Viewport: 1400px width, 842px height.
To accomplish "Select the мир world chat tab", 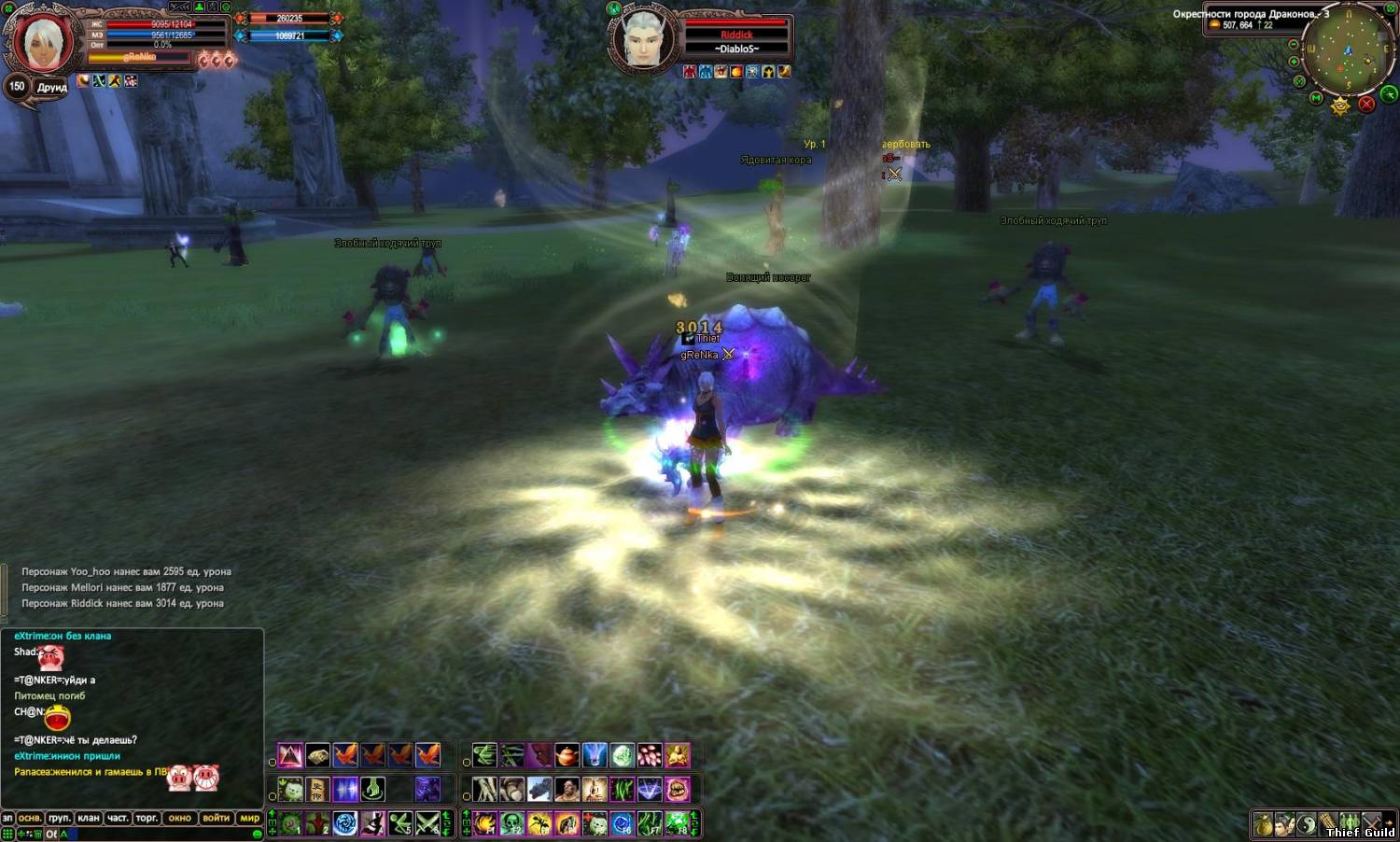I will coord(250,818).
